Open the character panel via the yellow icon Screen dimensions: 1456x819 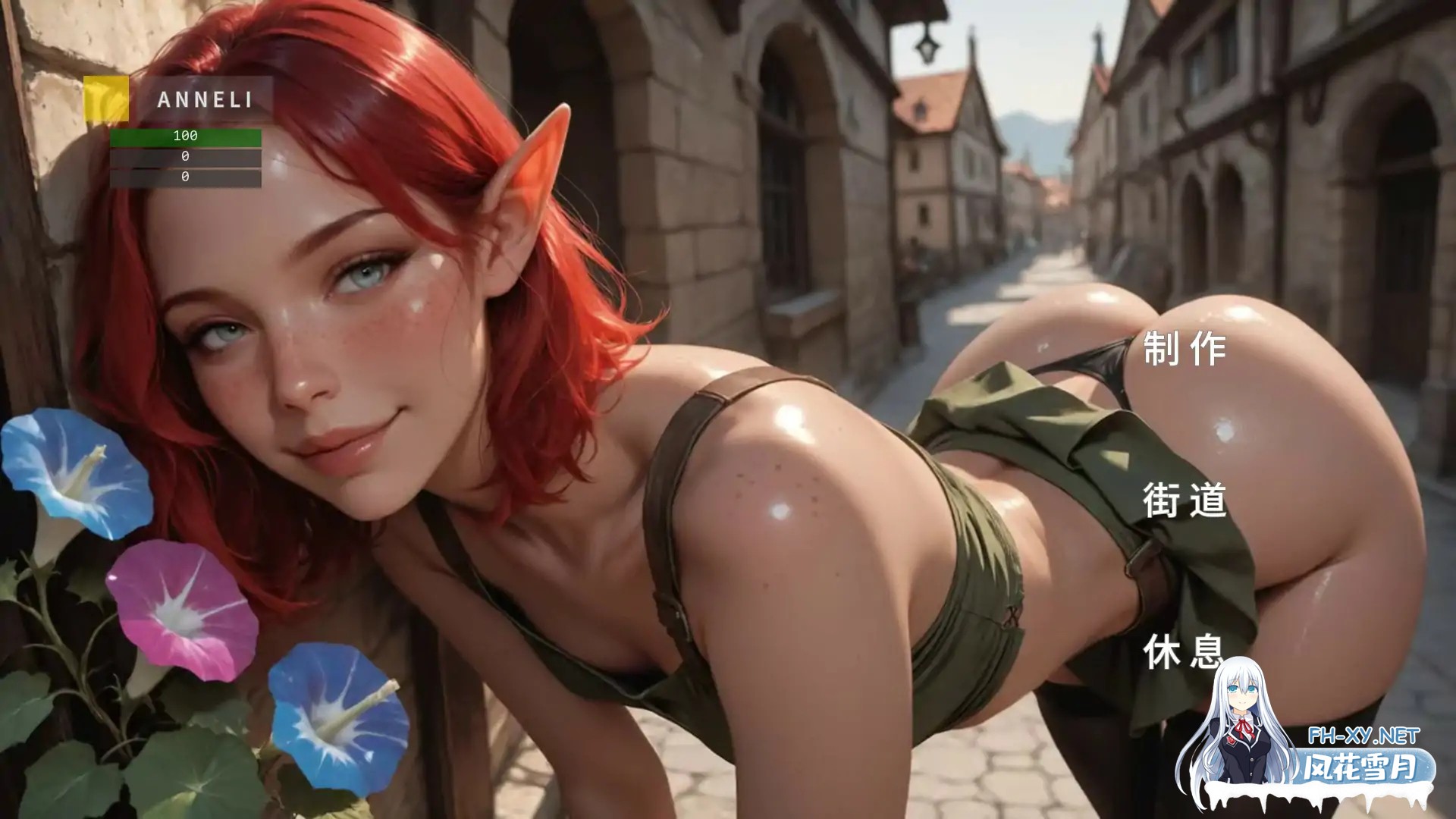tap(106, 99)
